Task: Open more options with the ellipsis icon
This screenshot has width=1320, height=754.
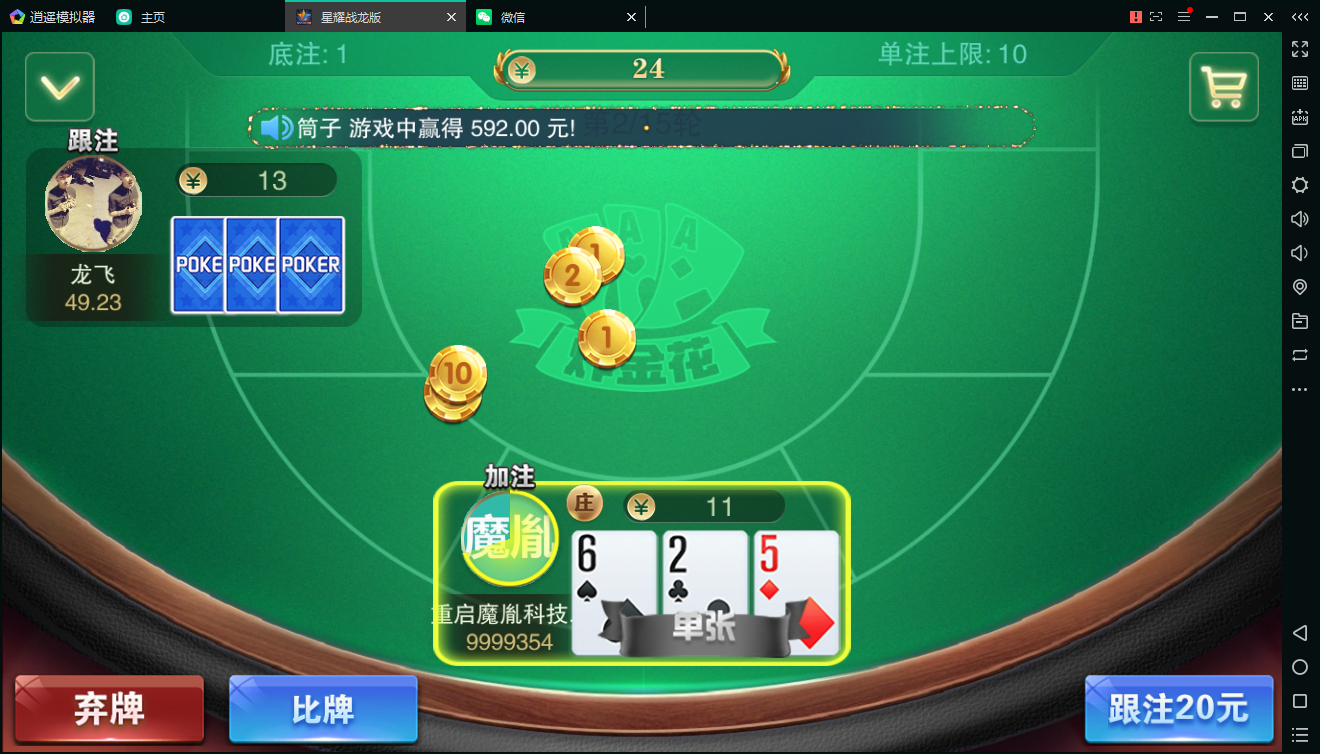Action: pos(1300,390)
